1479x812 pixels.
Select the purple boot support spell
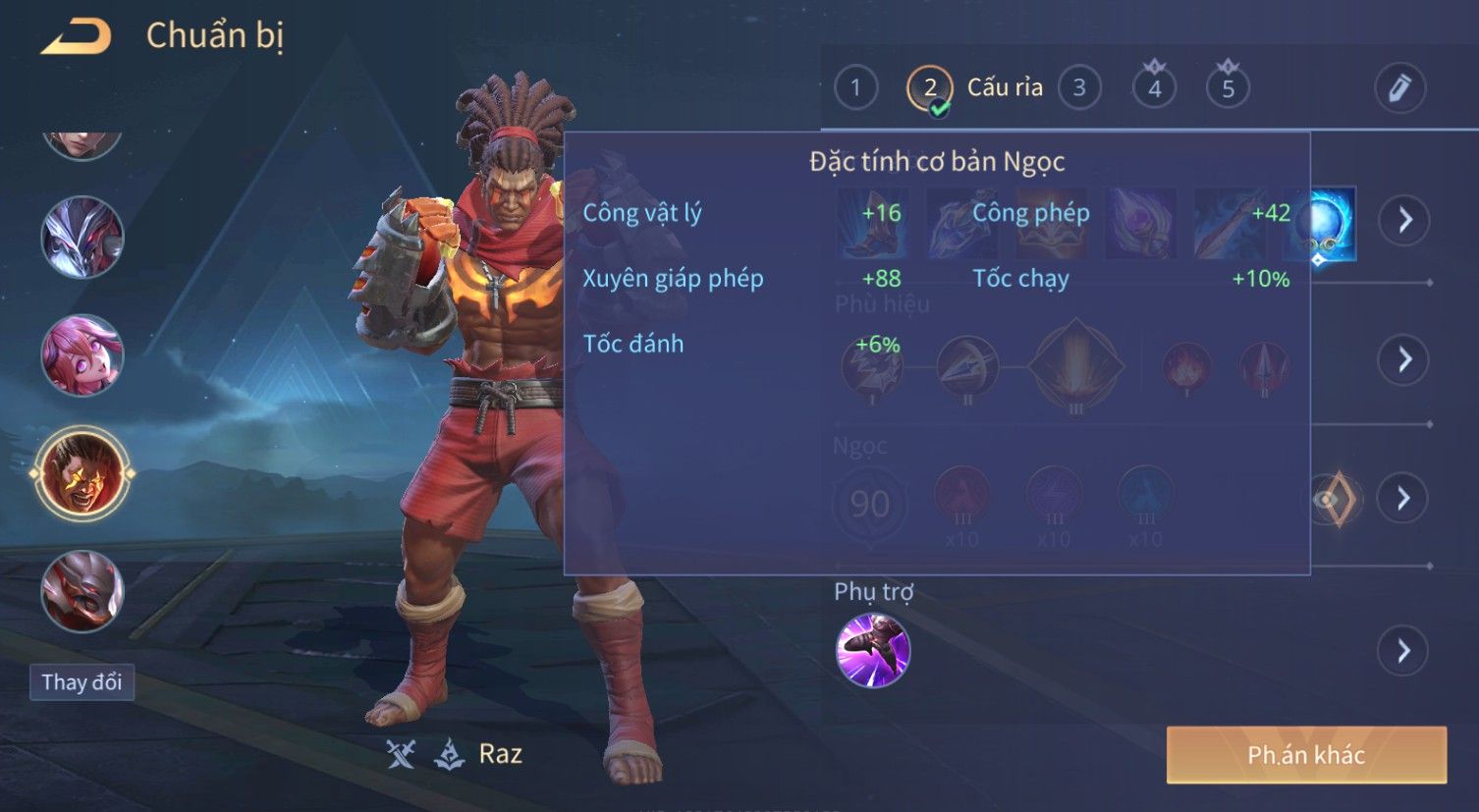click(873, 650)
